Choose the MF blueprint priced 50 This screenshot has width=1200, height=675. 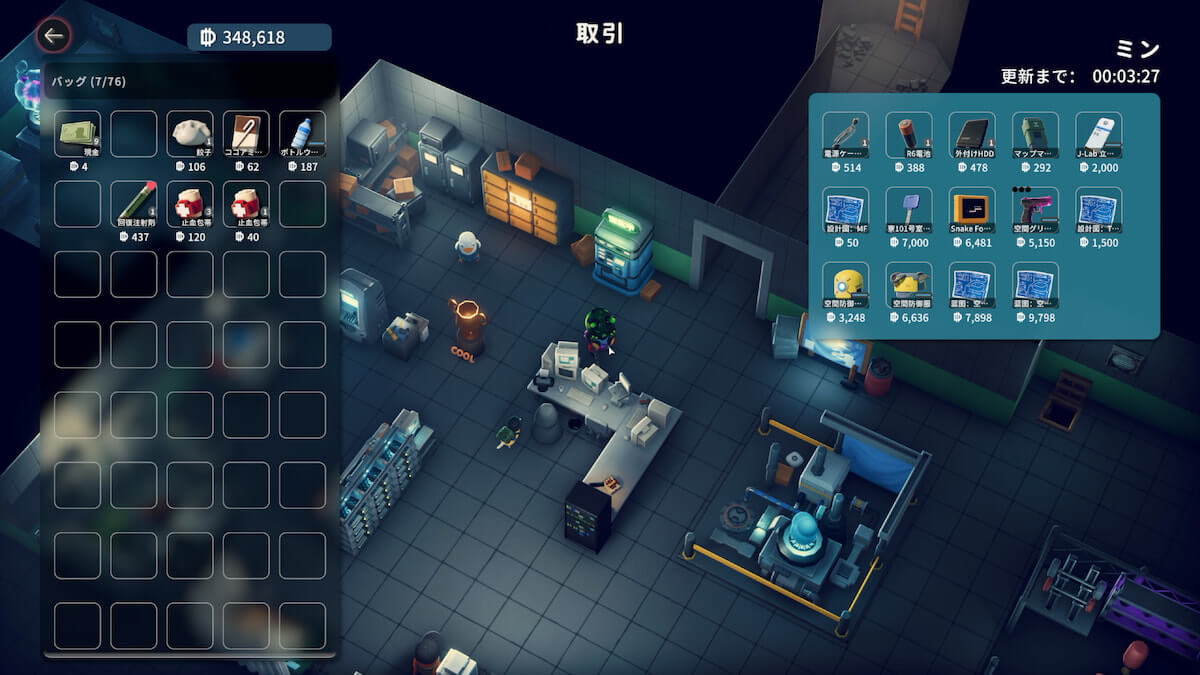pos(846,210)
